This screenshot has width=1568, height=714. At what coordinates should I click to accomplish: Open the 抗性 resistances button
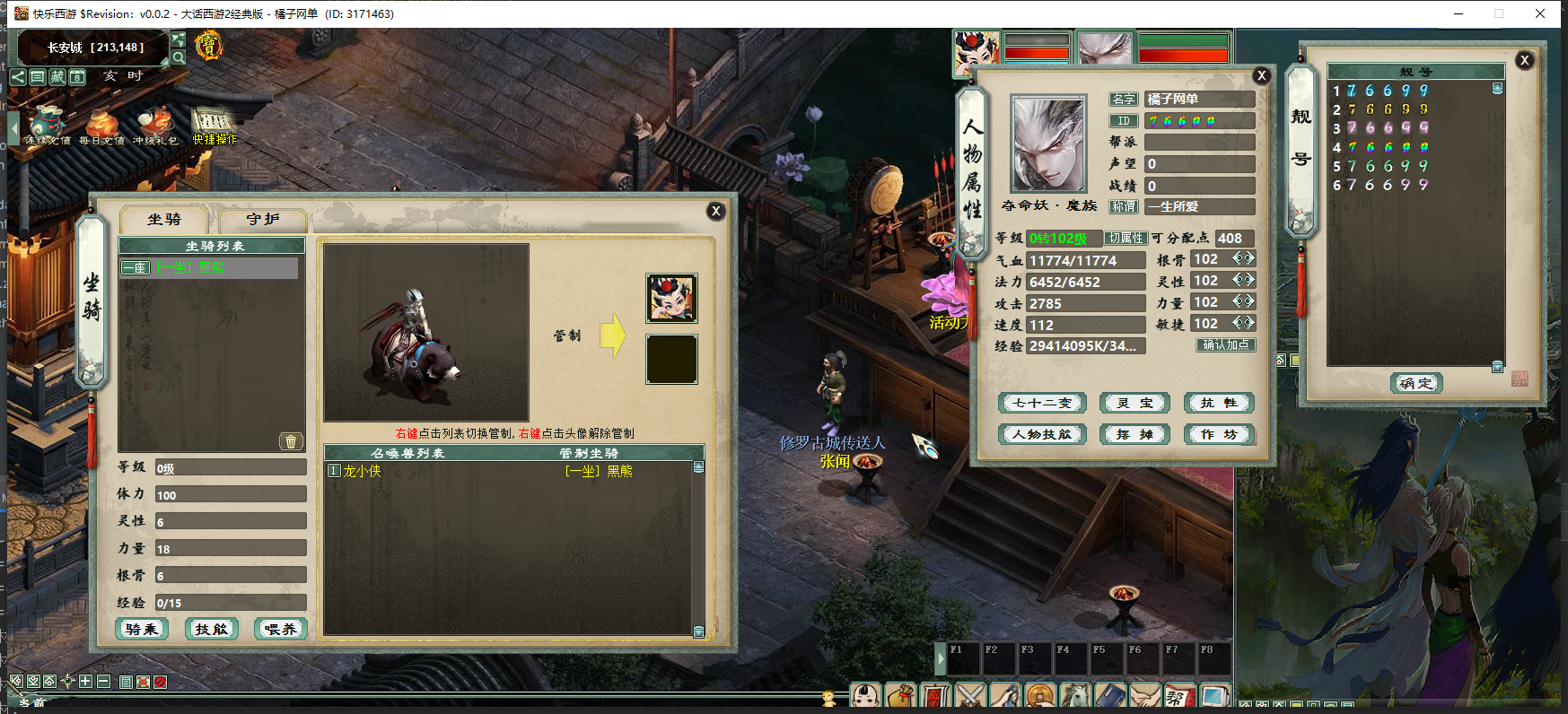point(1218,404)
